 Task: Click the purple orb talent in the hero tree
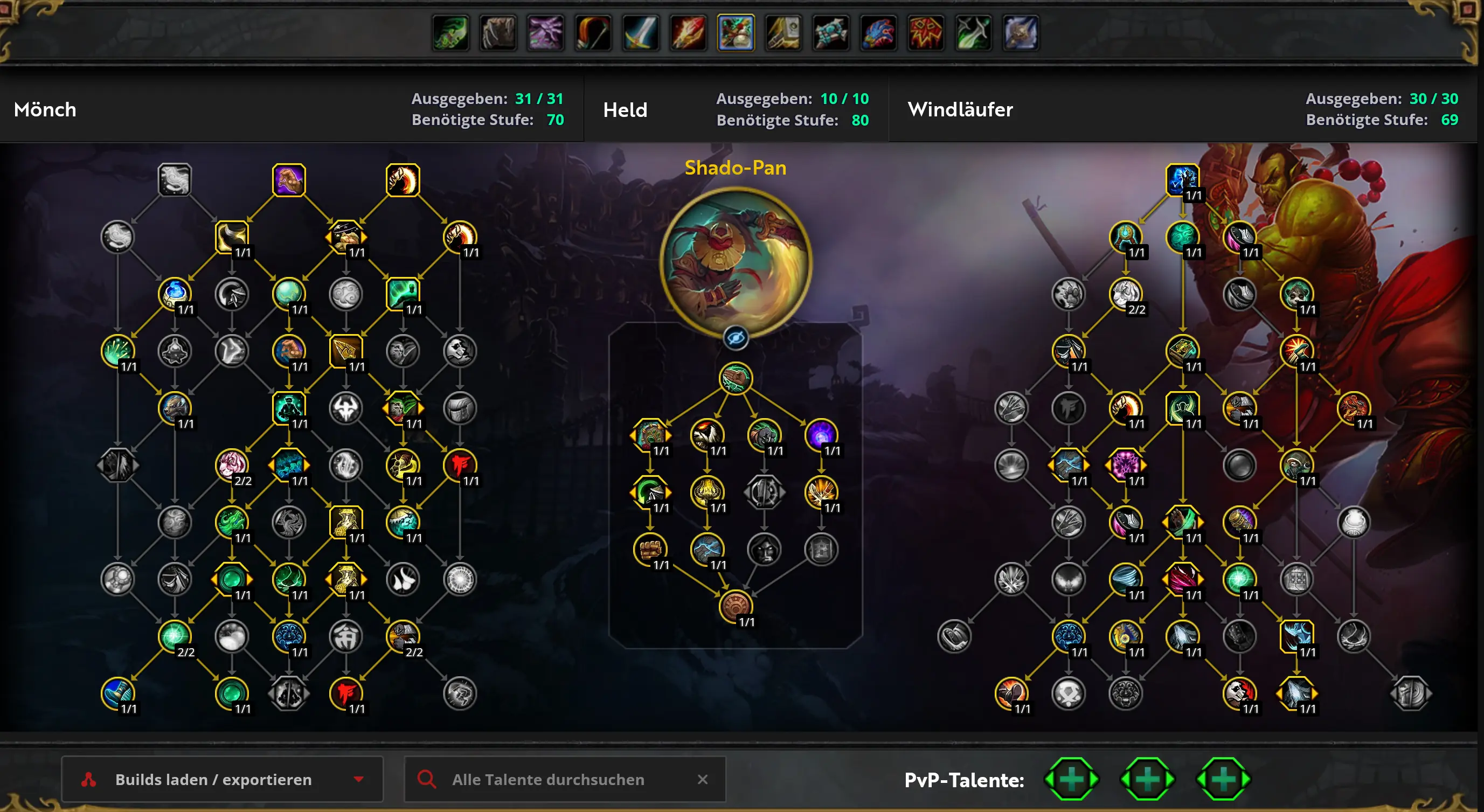click(821, 435)
